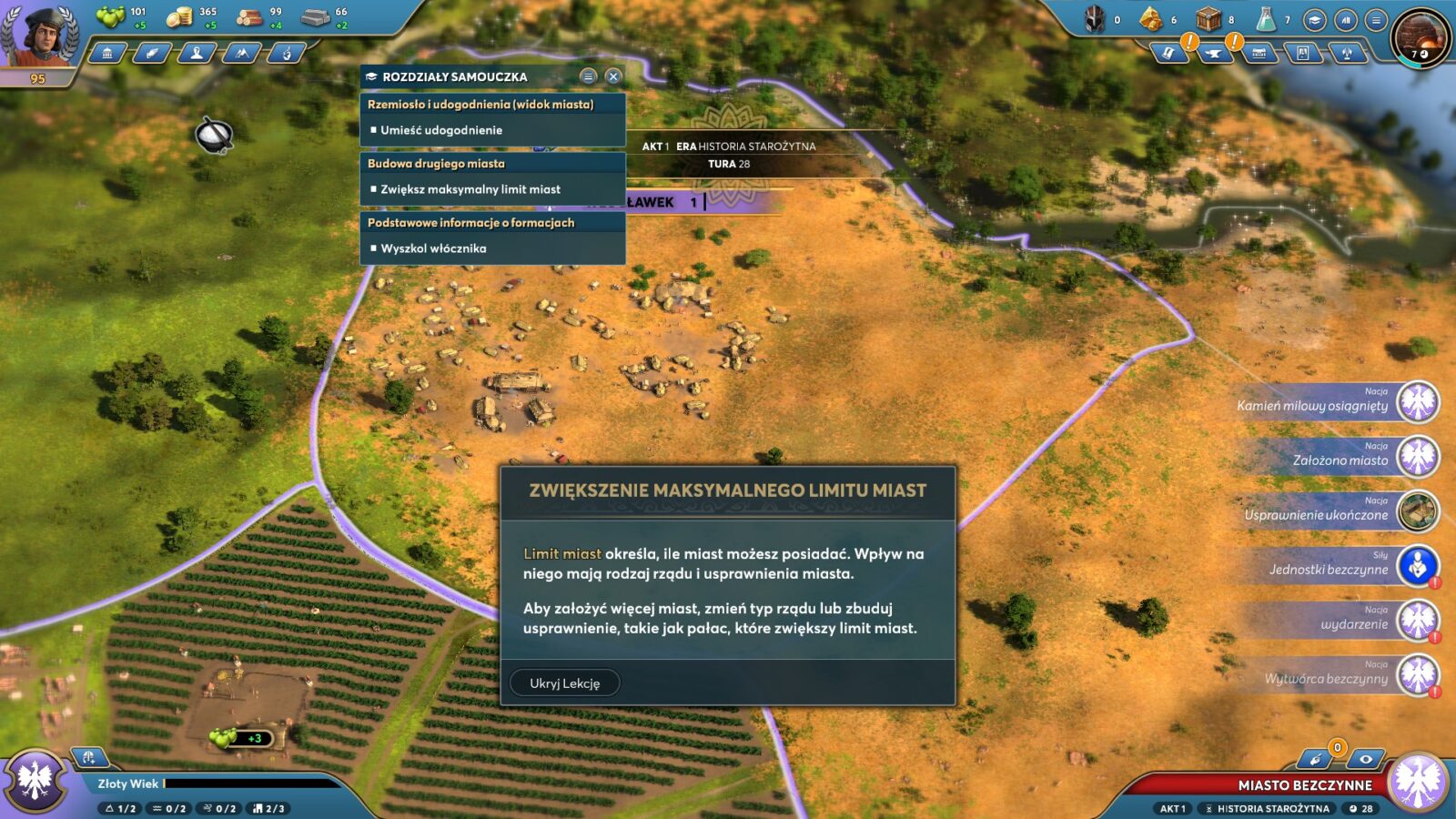Open the current research kiln portrait
The width and height of the screenshot is (1456, 819).
click(x=1421, y=38)
